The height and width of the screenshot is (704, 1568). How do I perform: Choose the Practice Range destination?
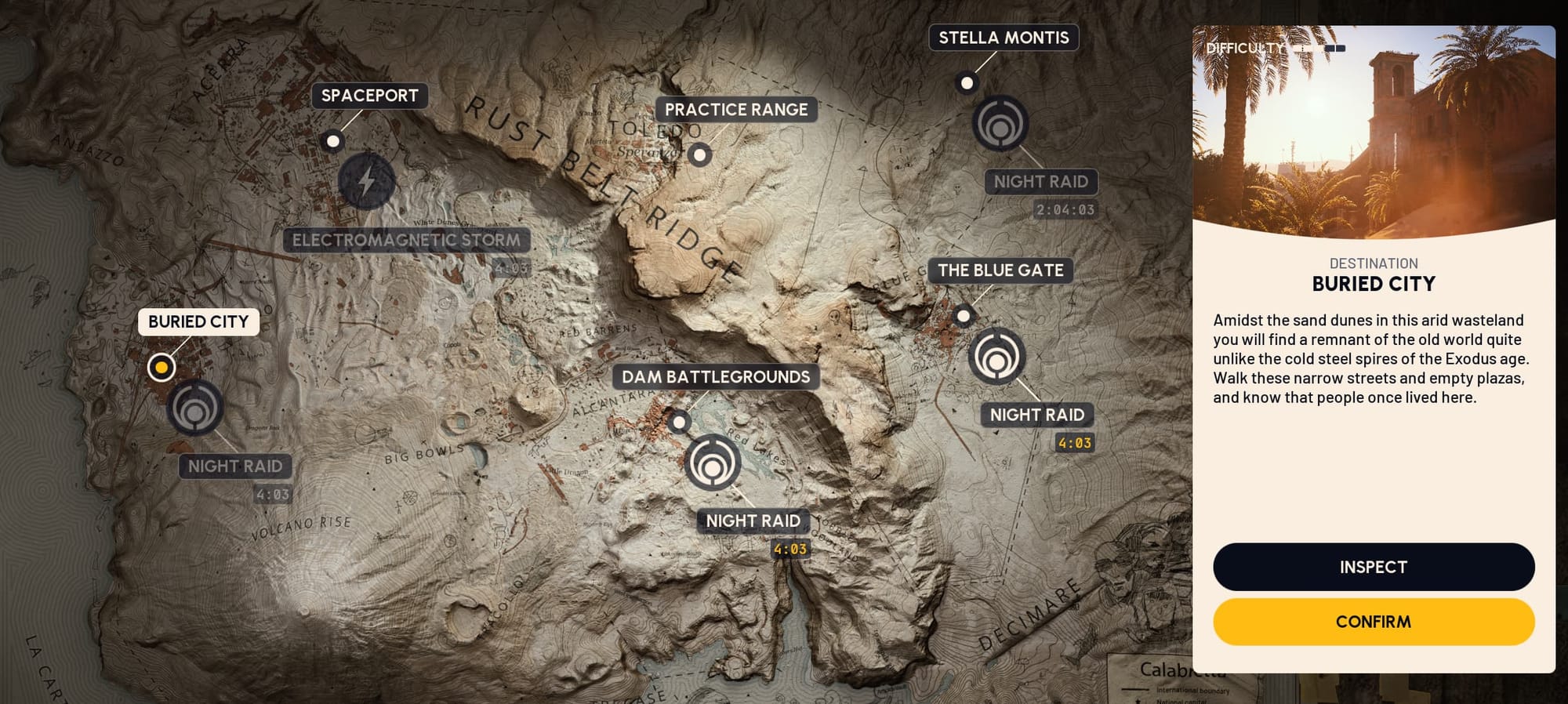point(735,110)
